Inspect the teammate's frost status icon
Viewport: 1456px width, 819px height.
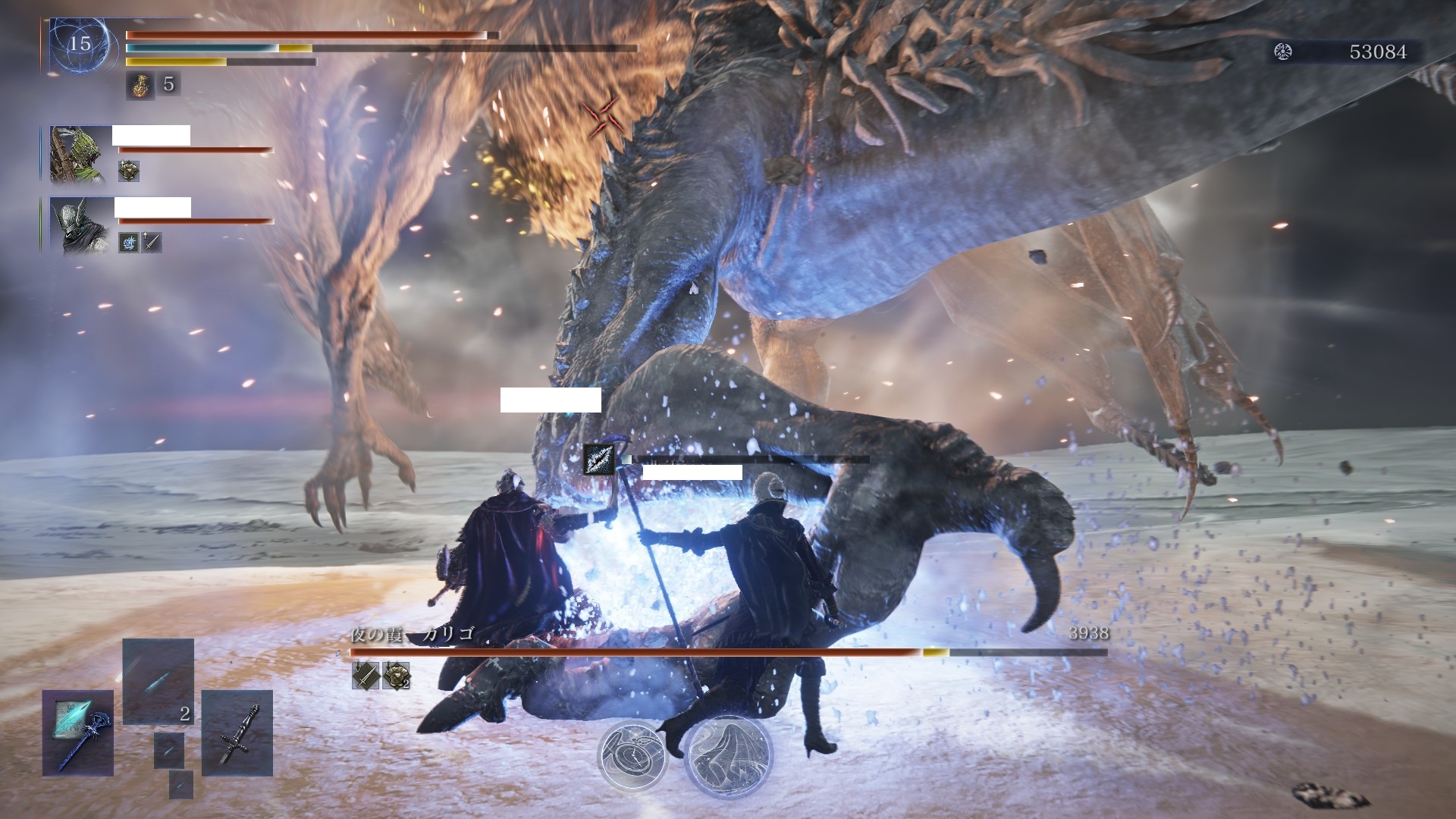[129, 243]
